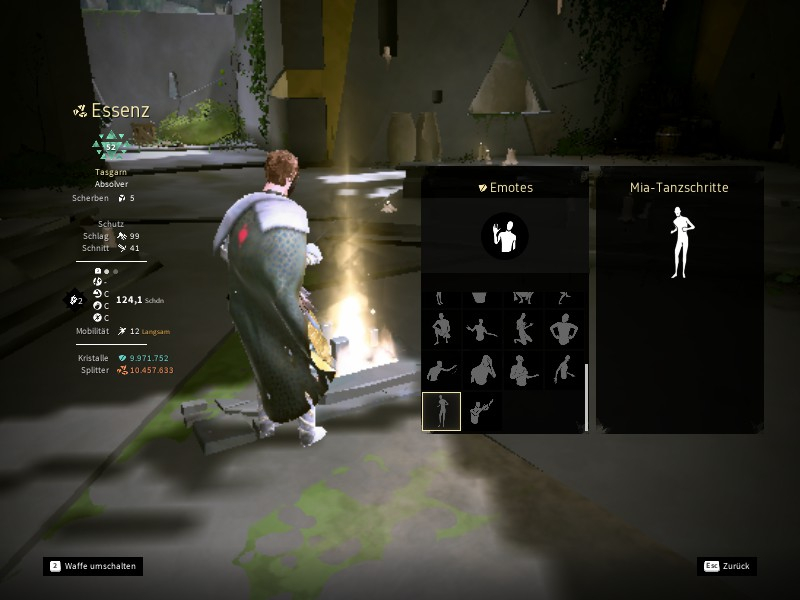This screenshot has width=800, height=600.
Task: Select the kneeling figure emote
Action: coord(523,328)
